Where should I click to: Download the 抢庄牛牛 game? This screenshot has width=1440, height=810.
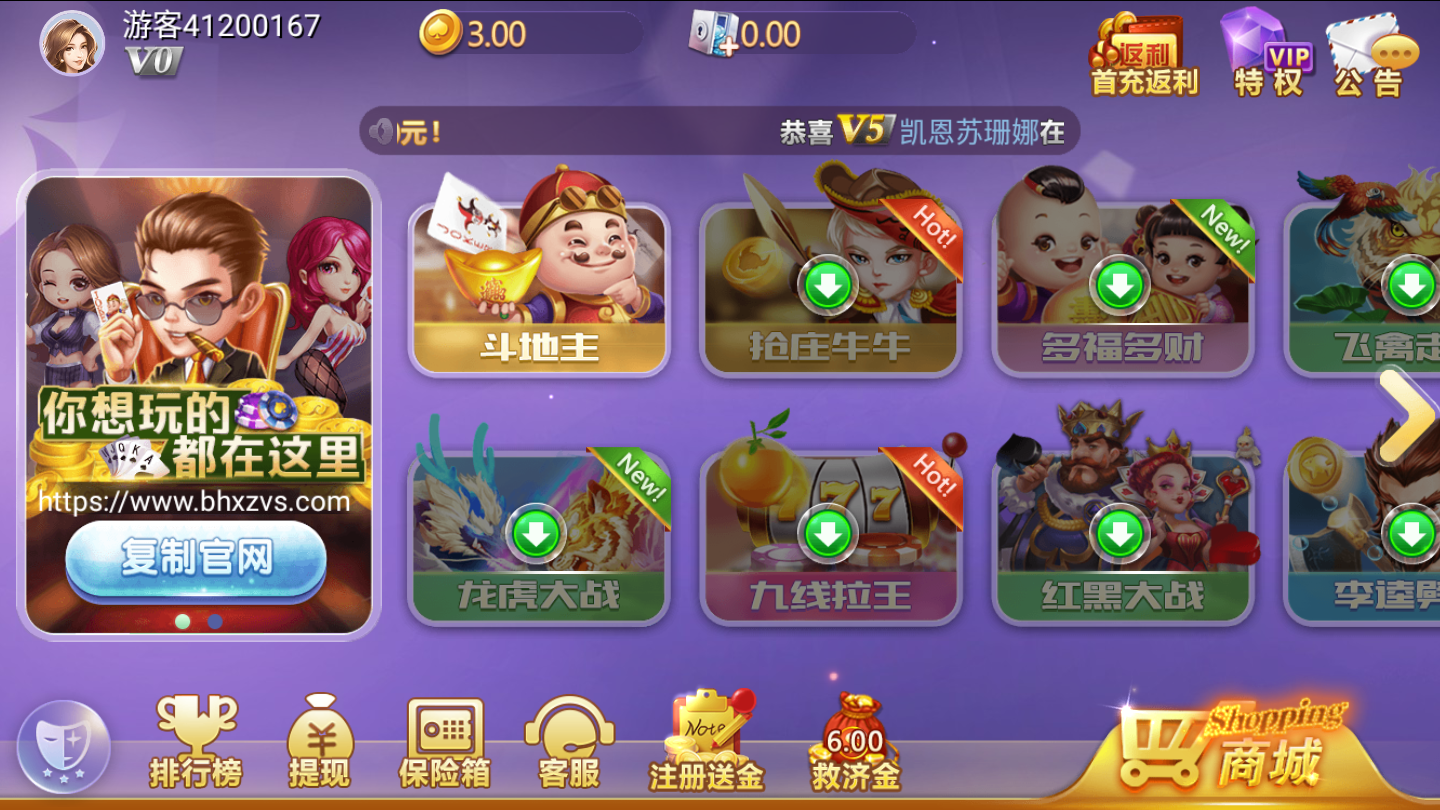(x=830, y=285)
